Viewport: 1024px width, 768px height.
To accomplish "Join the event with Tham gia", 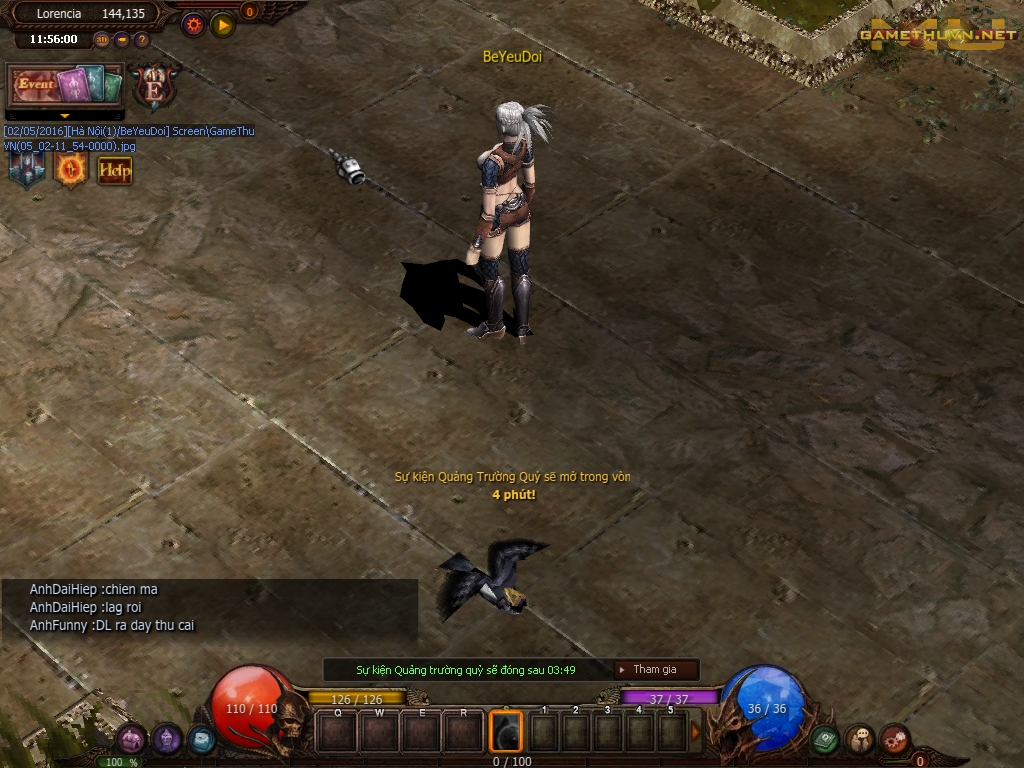I will pyautogui.click(x=656, y=670).
